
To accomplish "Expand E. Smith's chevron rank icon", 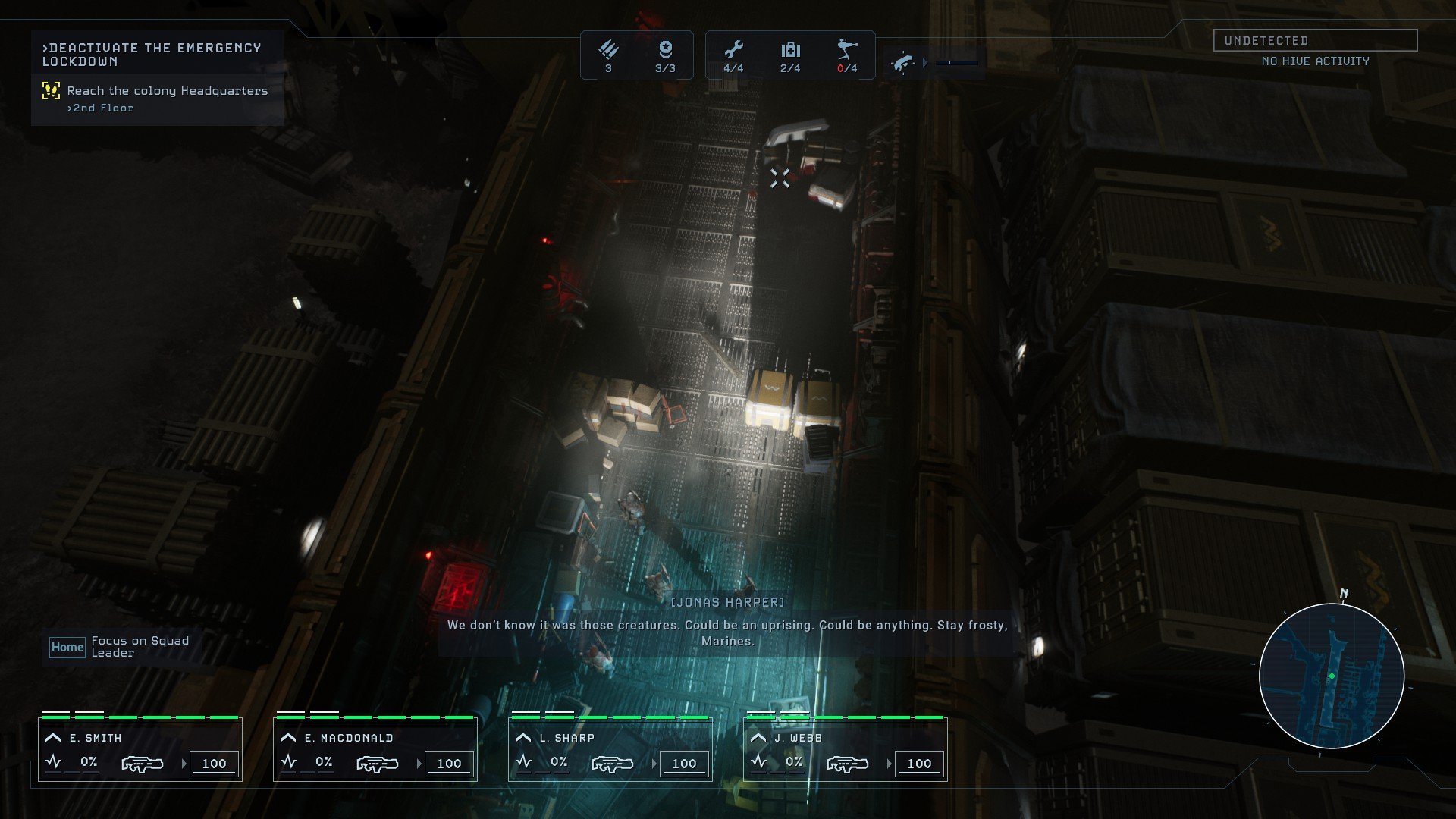I will (53, 738).
